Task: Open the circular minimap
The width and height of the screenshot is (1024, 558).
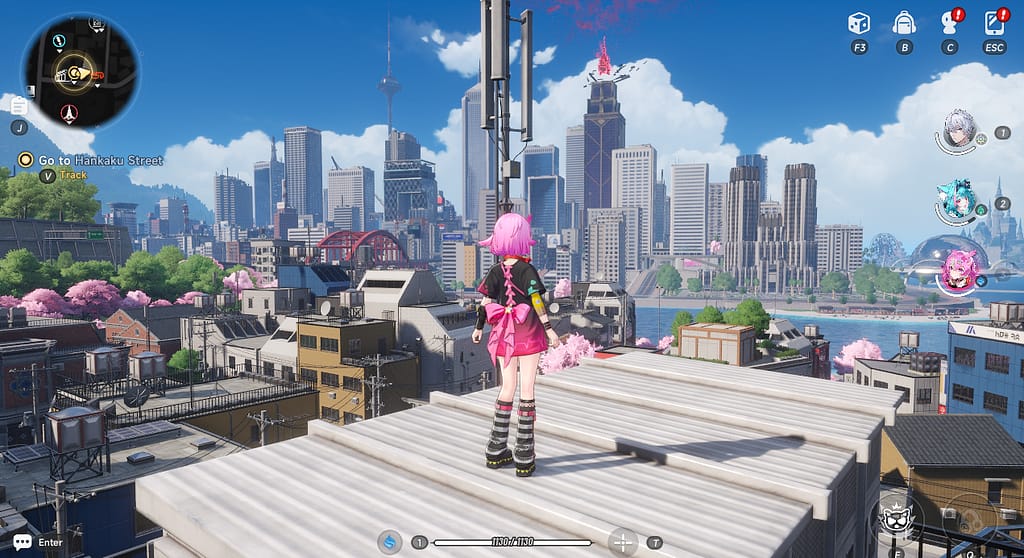Action: [x=81, y=70]
